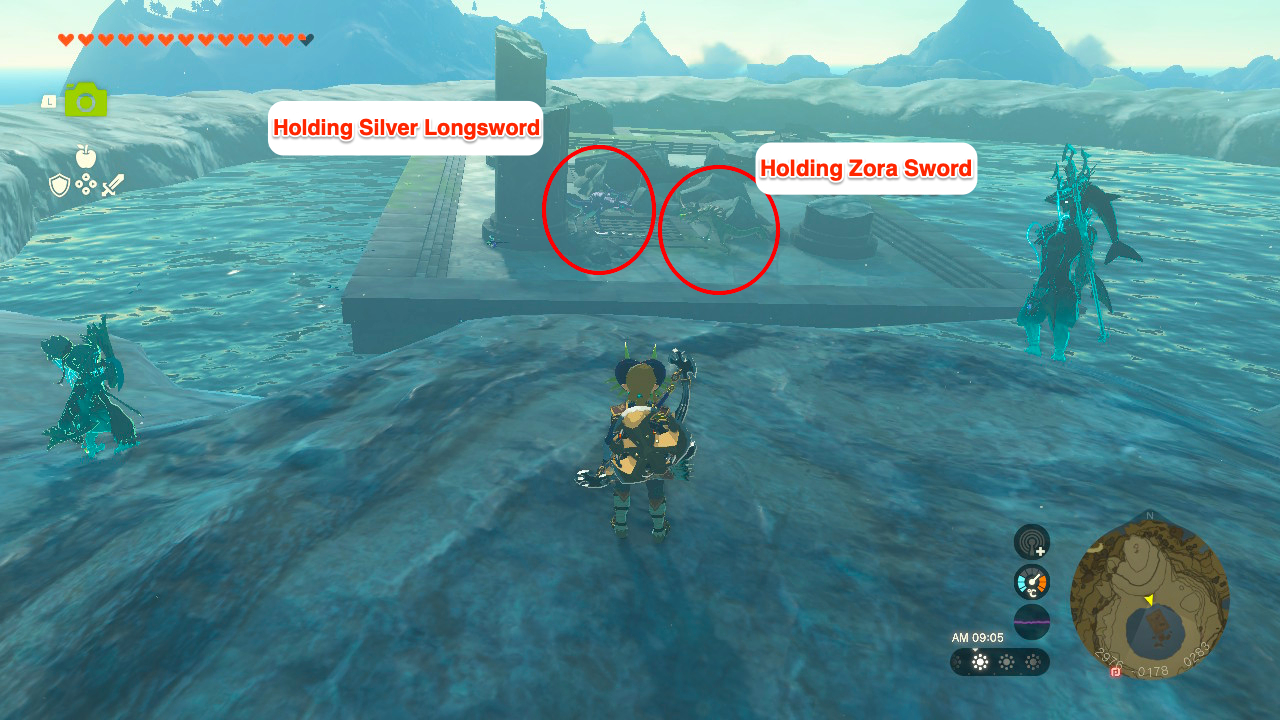Click the sword icon near the d-pad
1280x720 pixels.
(112, 186)
